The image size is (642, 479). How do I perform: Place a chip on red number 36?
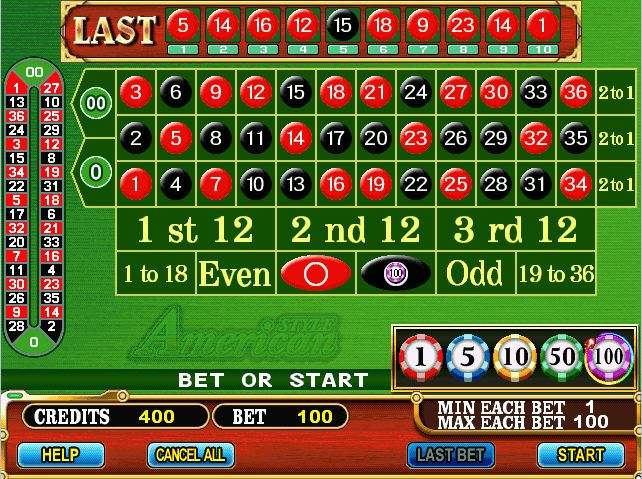point(575,92)
